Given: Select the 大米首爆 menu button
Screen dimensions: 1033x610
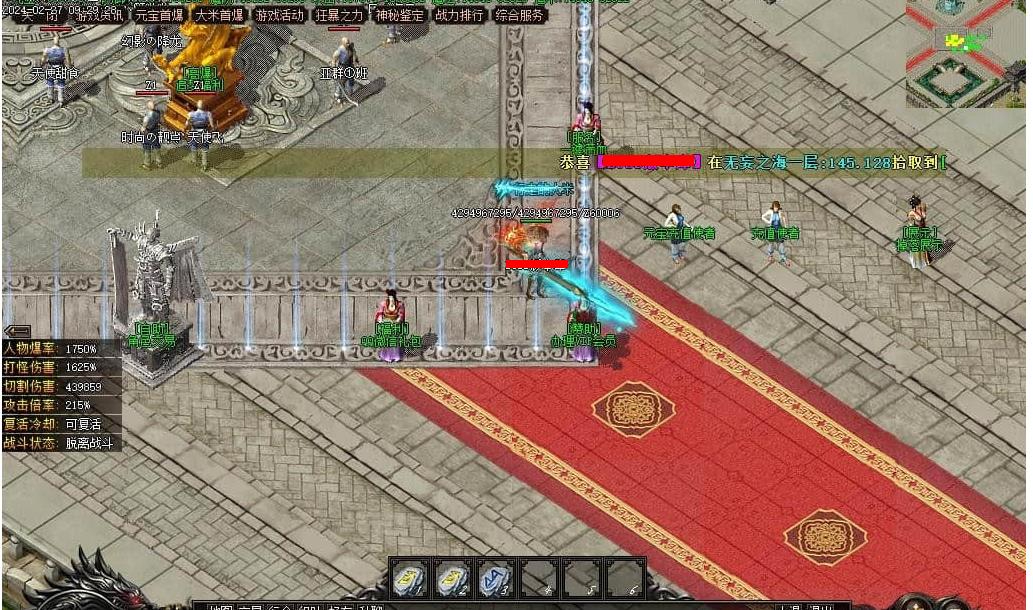Looking at the screenshot, I should point(219,15).
